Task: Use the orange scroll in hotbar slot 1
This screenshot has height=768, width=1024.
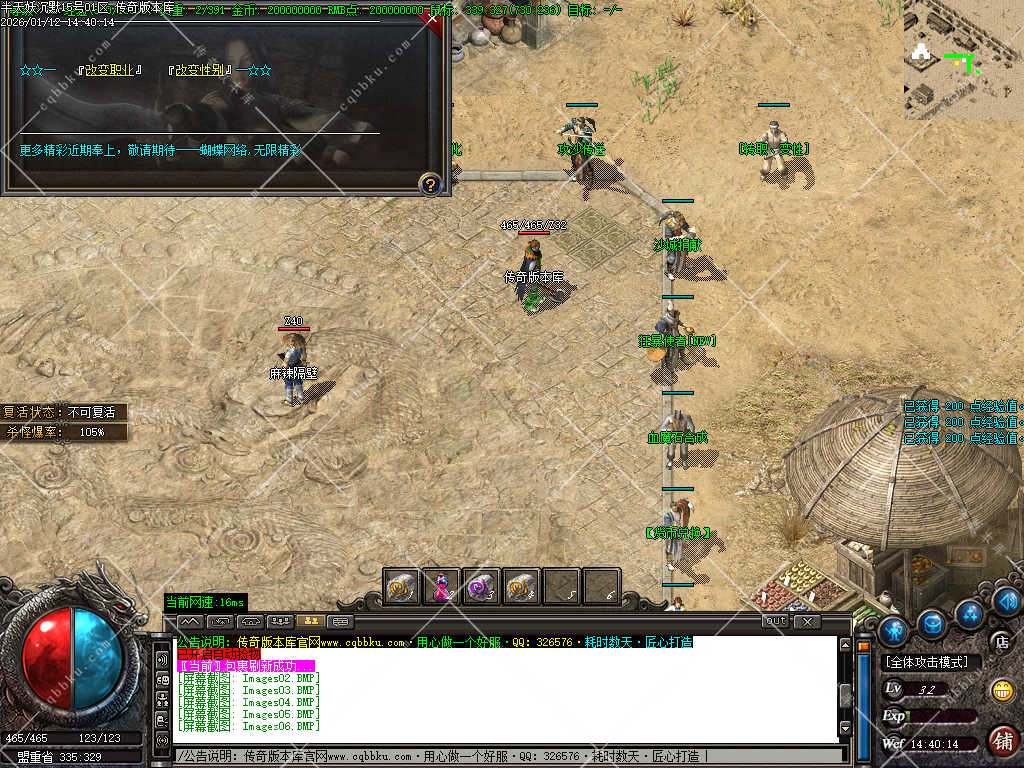Action: pyautogui.click(x=401, y=587)
